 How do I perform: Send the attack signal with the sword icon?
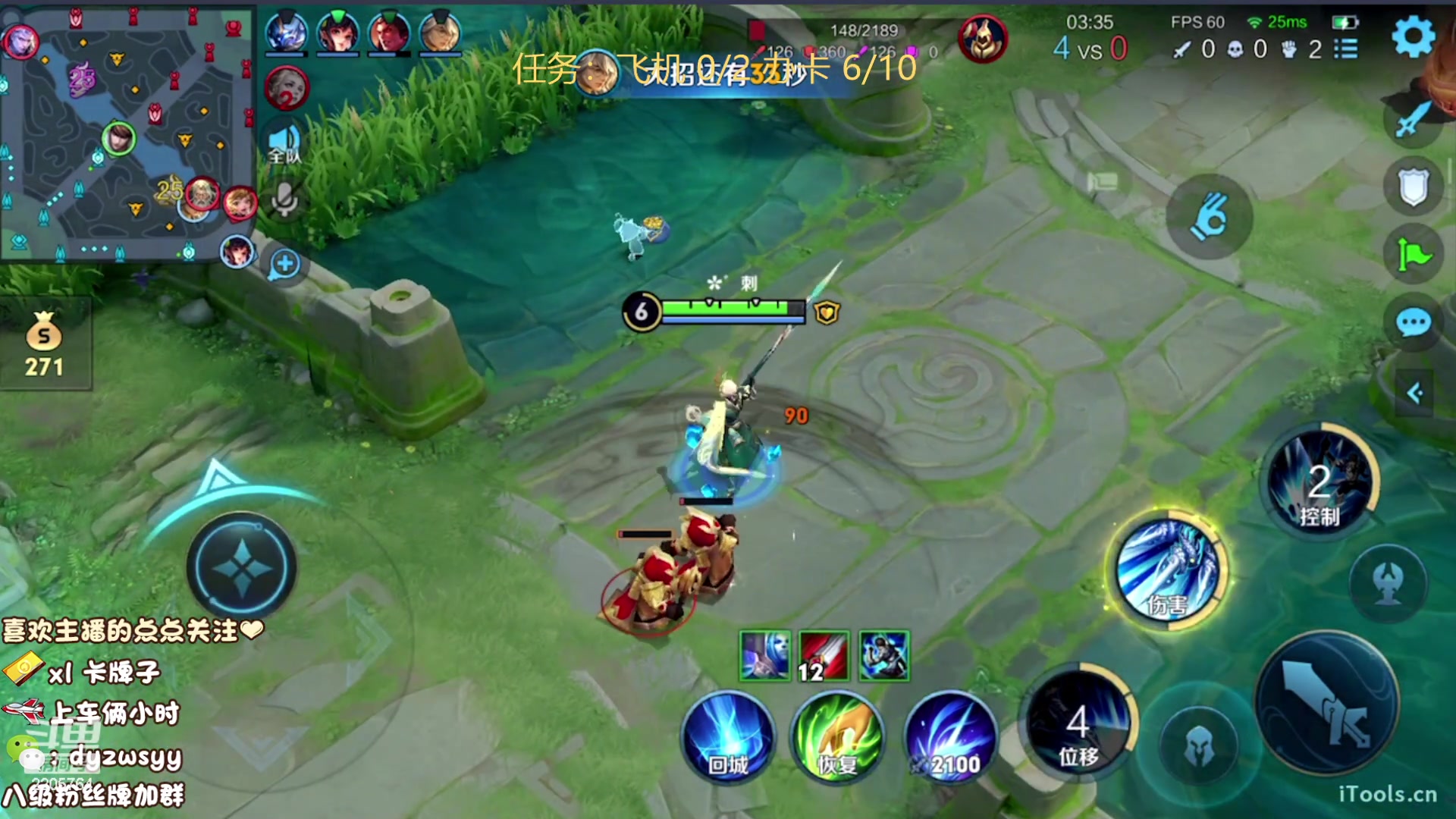click(x=1411, y=120)
